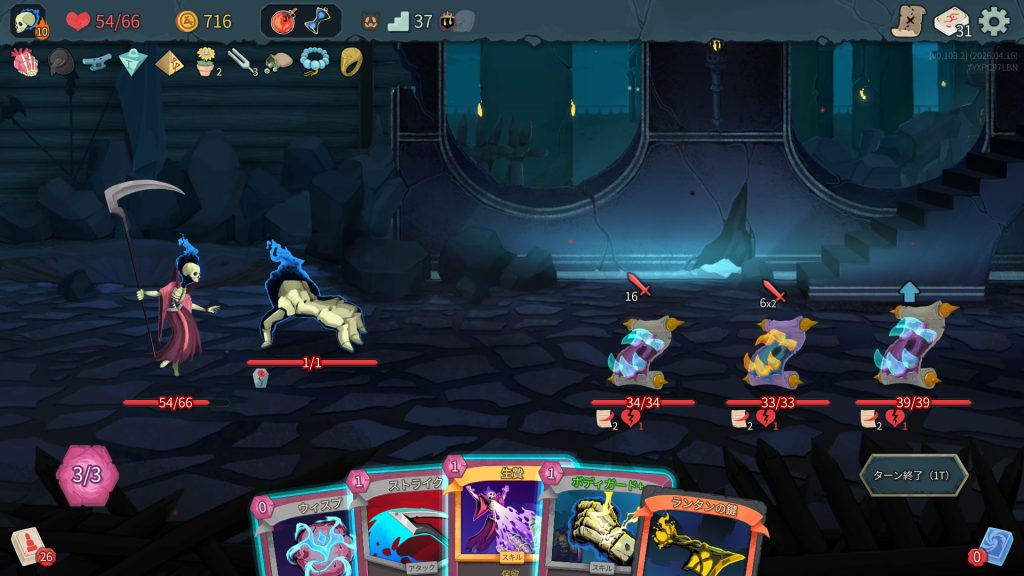Inspect the blue bead bracelet relic

314,62
